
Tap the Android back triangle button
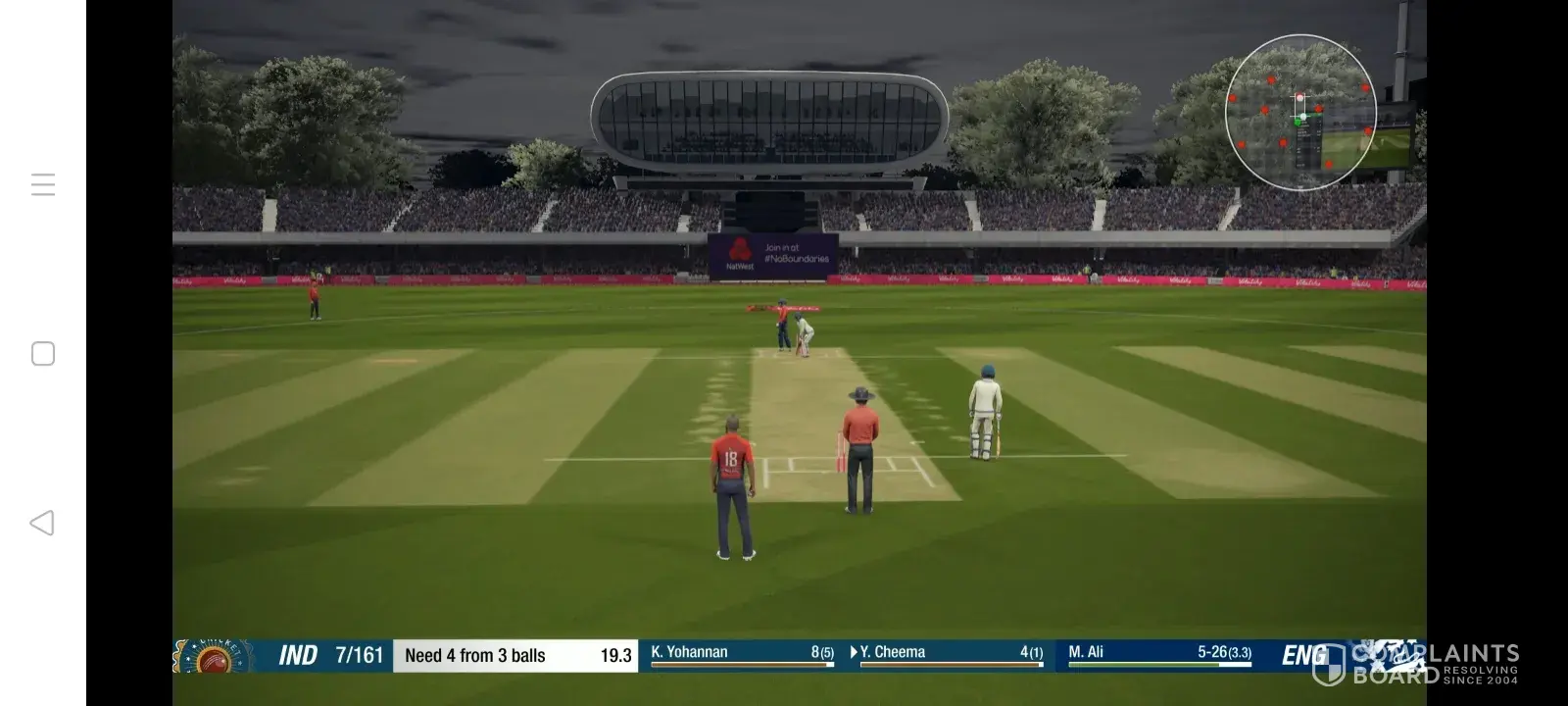click(42, 523)
